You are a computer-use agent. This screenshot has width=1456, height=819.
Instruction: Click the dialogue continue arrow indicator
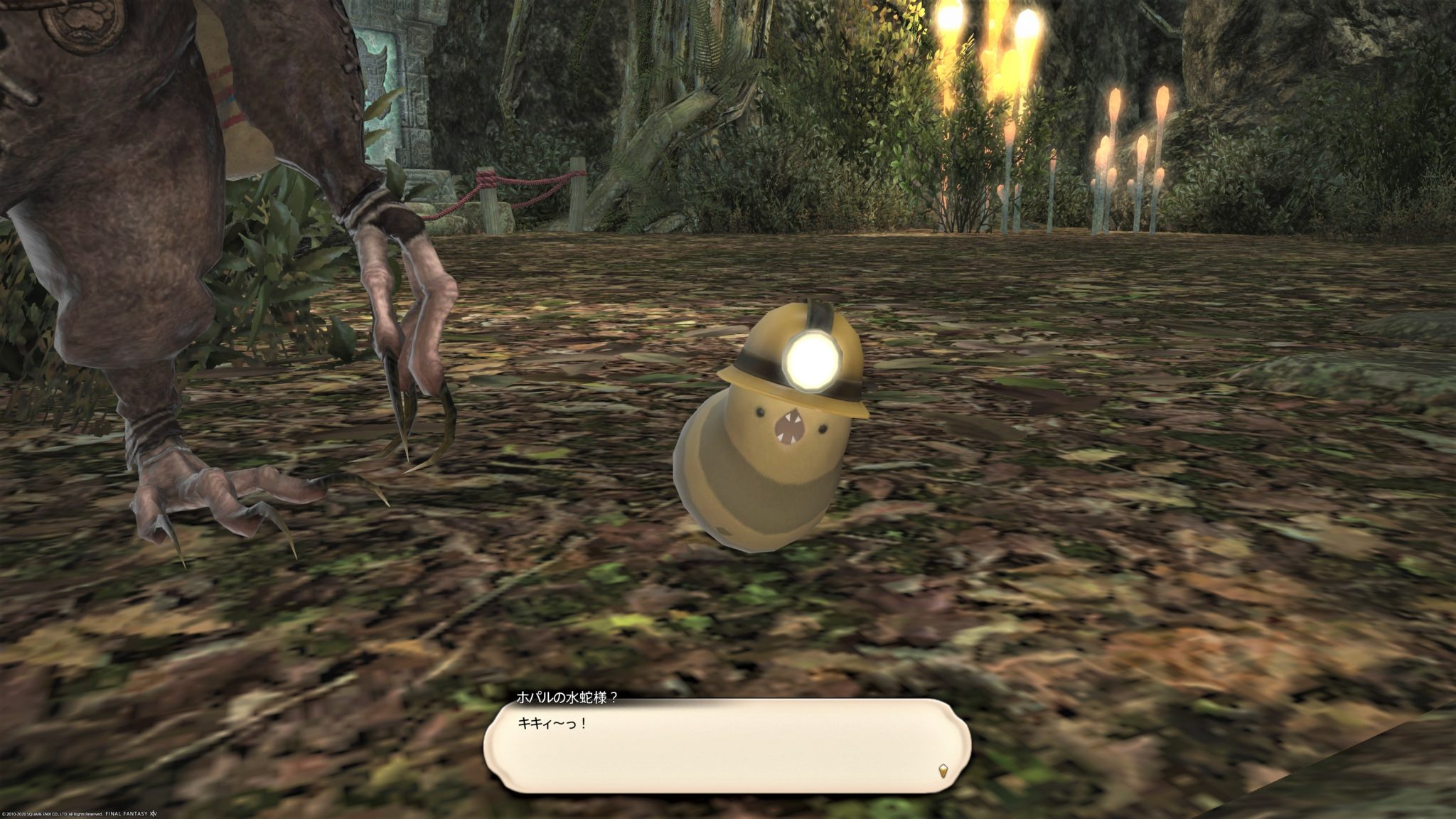(x=943, y=770)
